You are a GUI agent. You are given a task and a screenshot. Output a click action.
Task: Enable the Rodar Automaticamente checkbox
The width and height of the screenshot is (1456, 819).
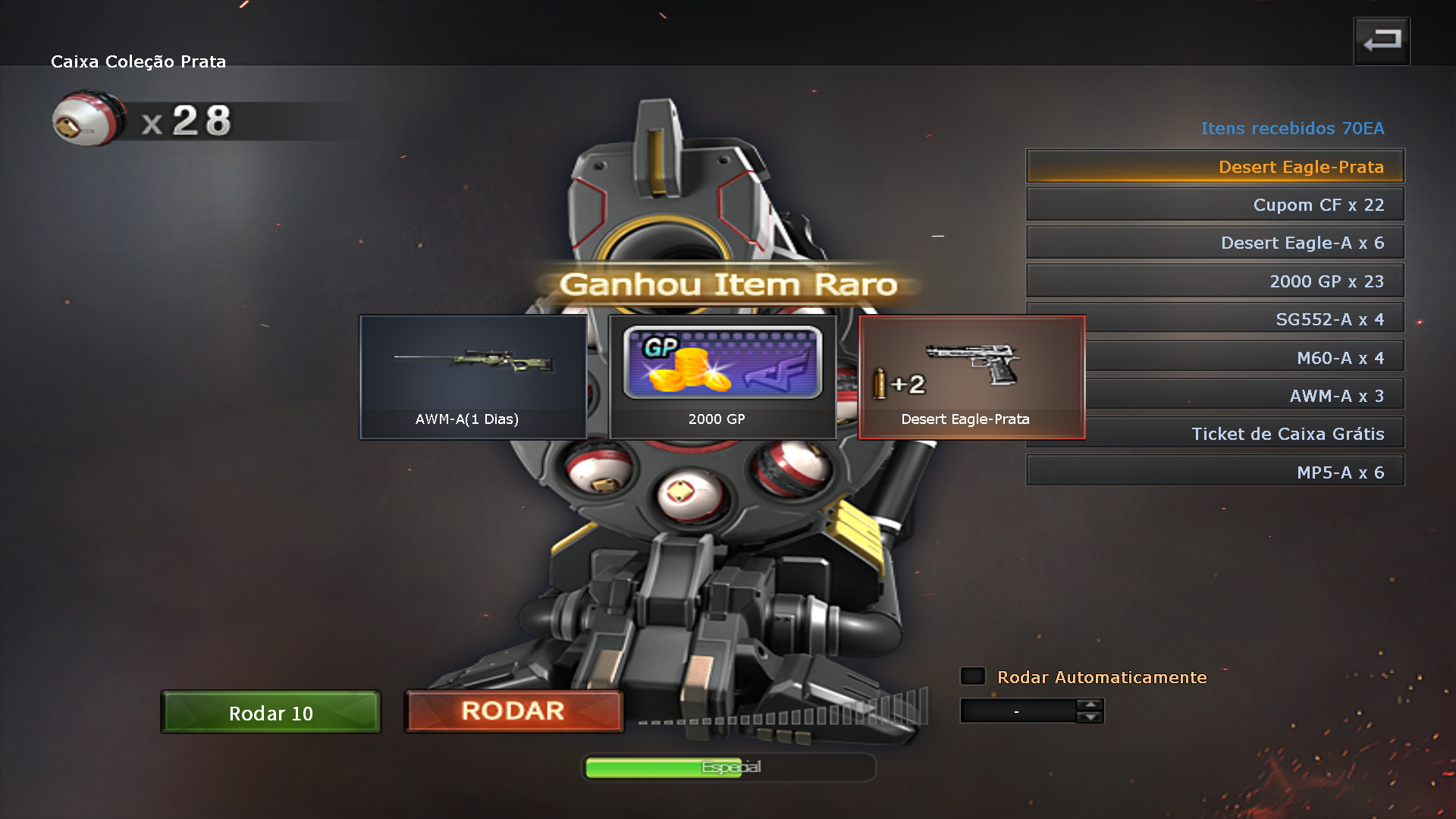pyautogui.click(x=973, y=676)
